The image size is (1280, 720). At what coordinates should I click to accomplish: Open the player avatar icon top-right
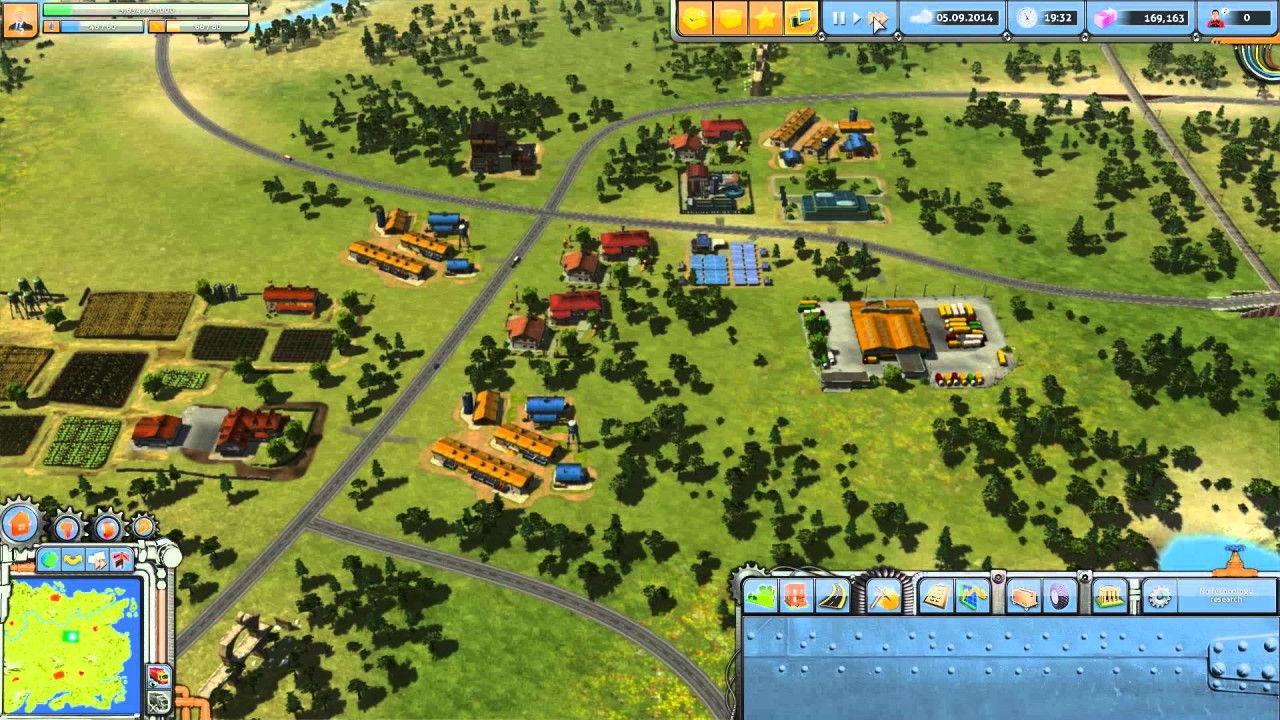coord(1216,18)
